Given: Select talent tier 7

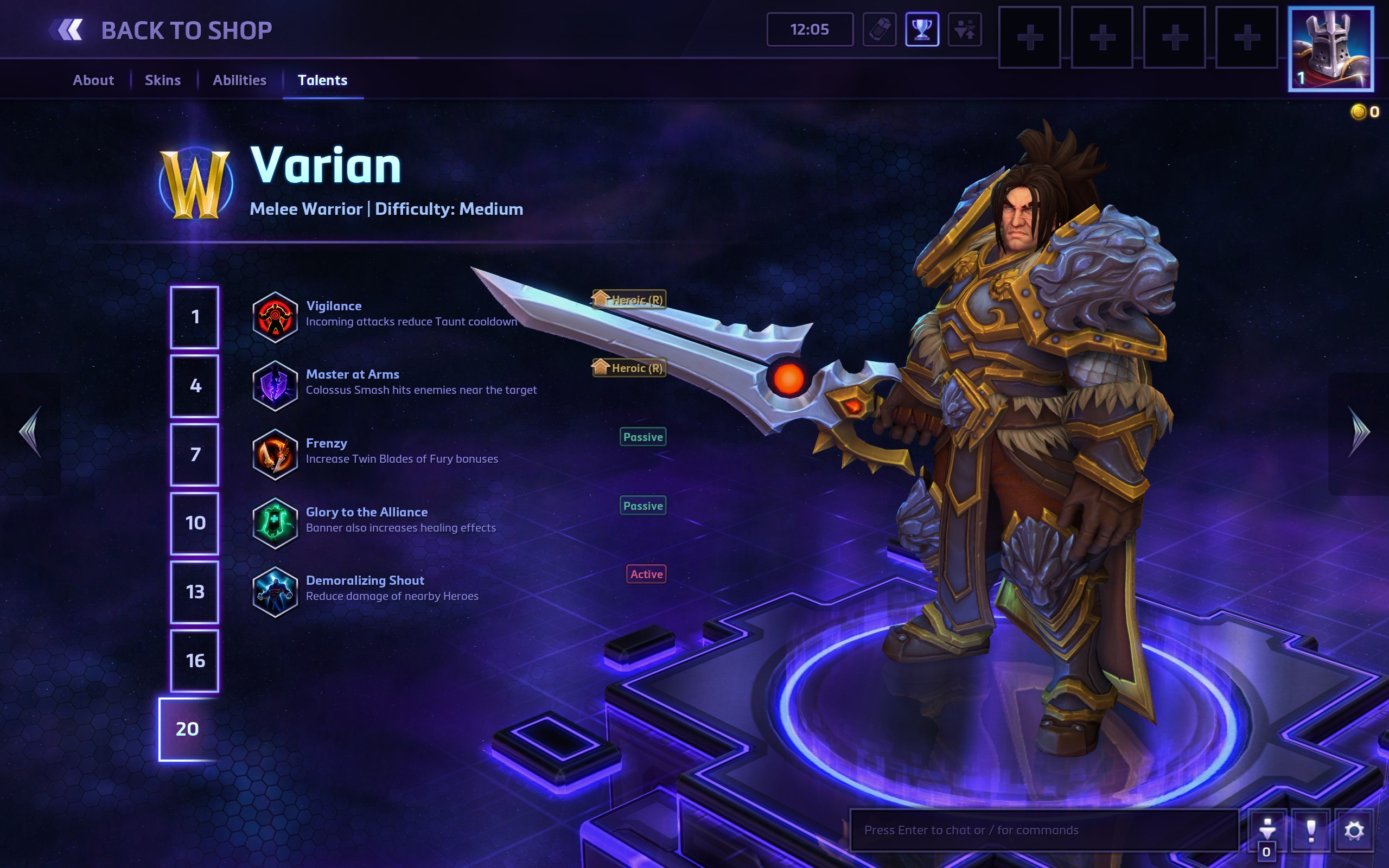Looking at the screenshot, I should (195, 454).
